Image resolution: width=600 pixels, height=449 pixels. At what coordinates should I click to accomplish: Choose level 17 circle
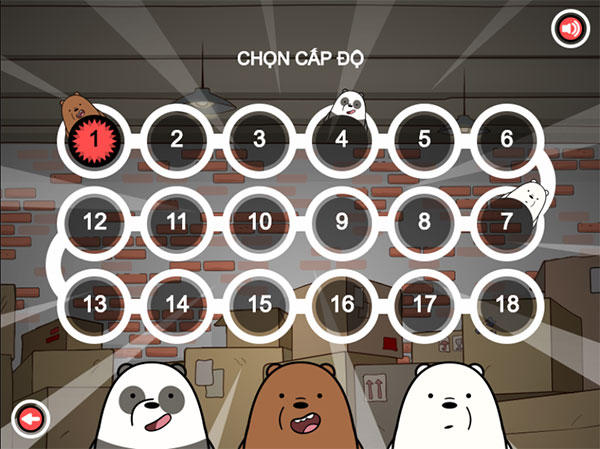pos(424,303)
